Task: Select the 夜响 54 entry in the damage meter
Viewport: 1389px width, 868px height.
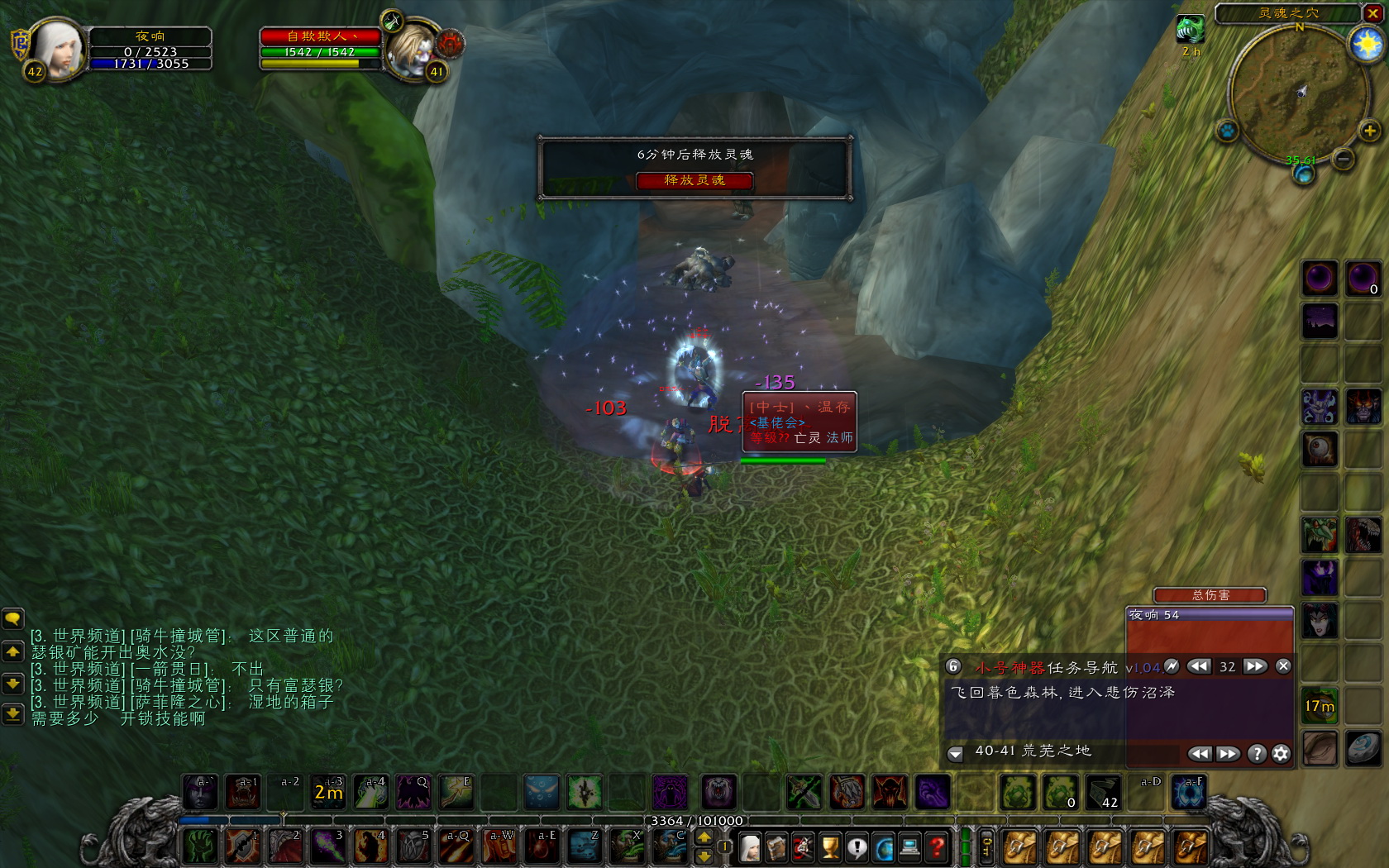Action: pyautogui.click(x=1209, y=616)
